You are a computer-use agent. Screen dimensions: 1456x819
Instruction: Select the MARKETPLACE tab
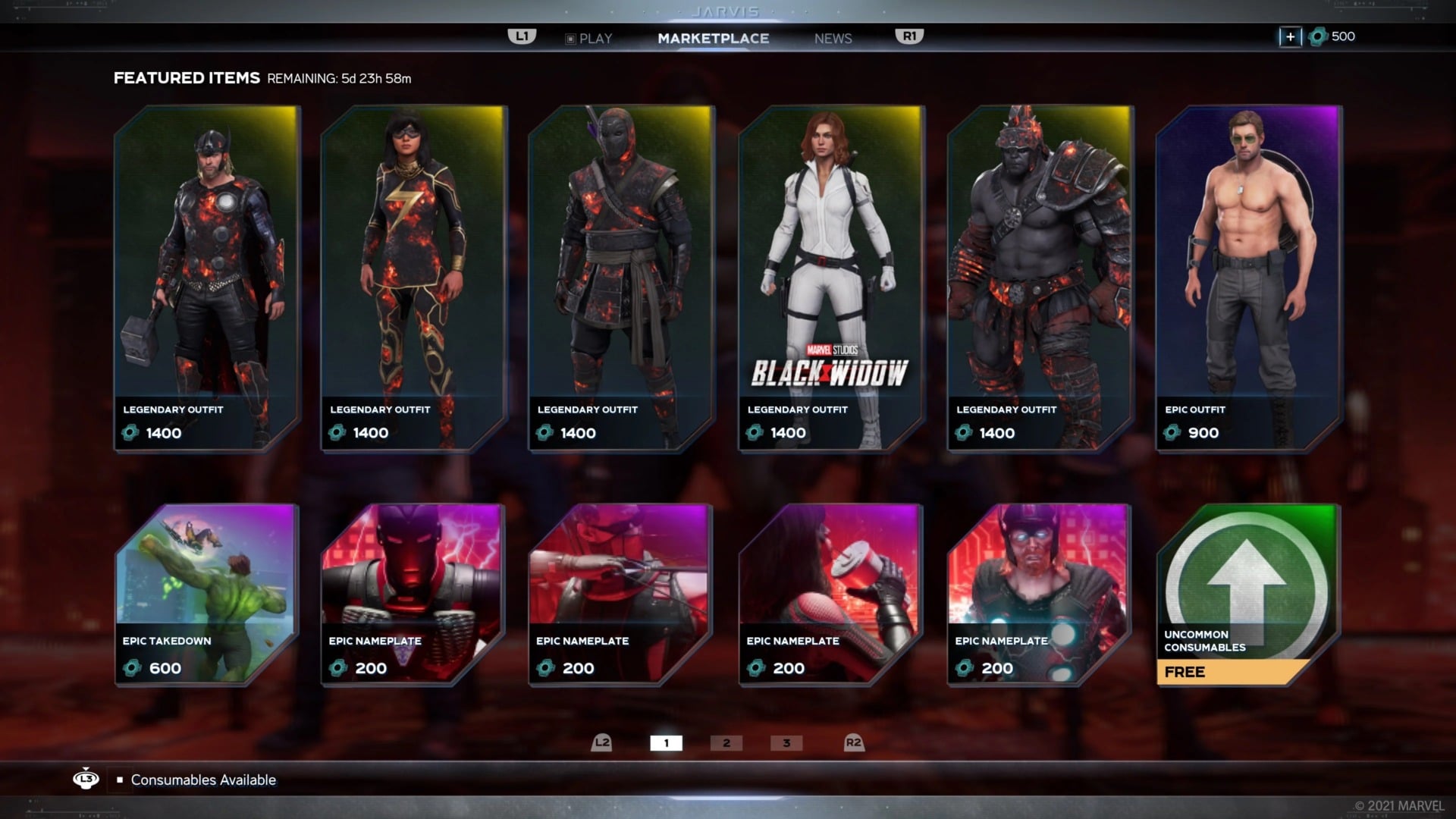pyautogui.click(x=714, y=38)
